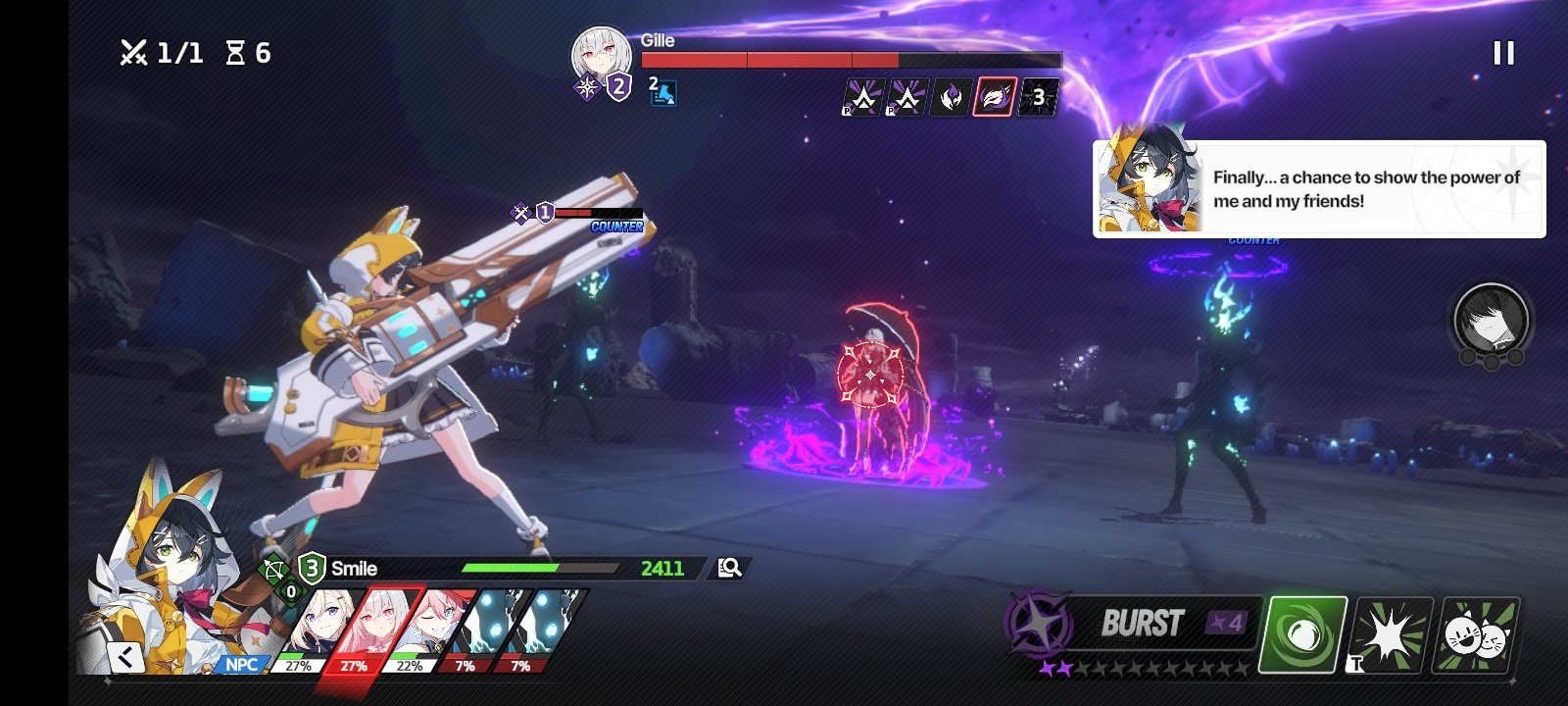
Task: Check the purple flame enemy skill icon
Action: [x=951, y=97]
